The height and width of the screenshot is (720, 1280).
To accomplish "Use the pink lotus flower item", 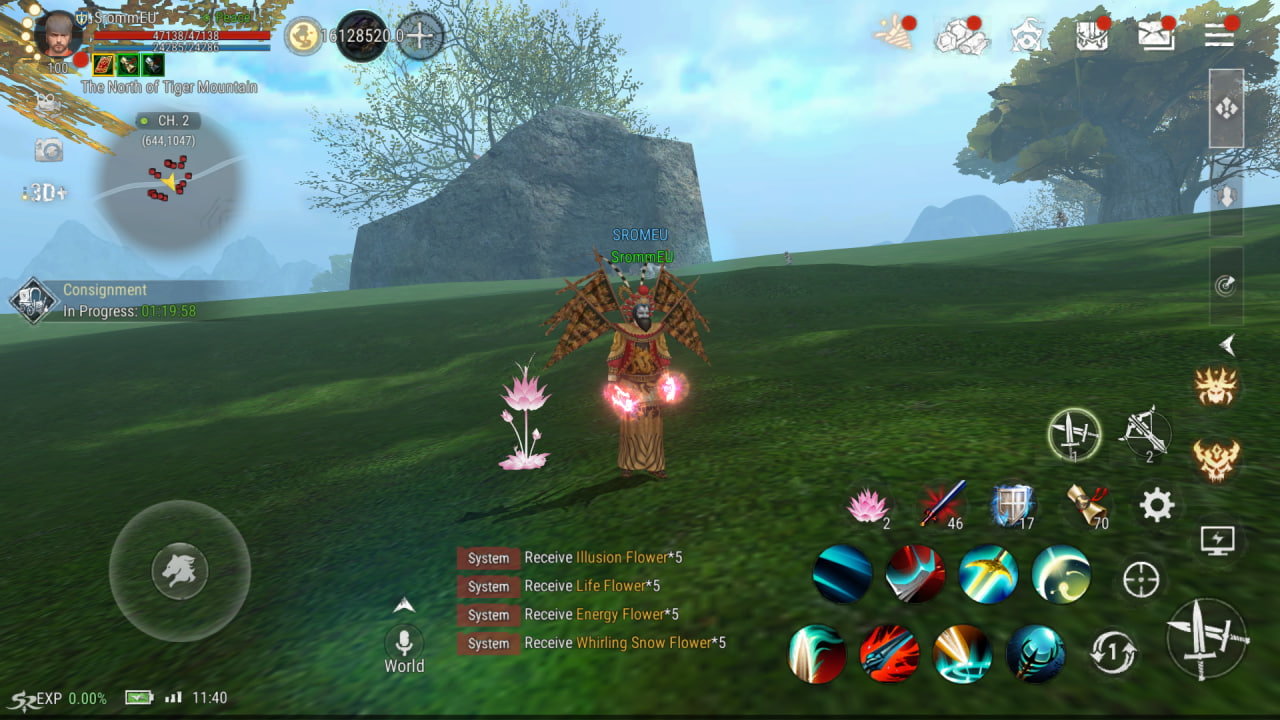I will [x=867, y=506].
